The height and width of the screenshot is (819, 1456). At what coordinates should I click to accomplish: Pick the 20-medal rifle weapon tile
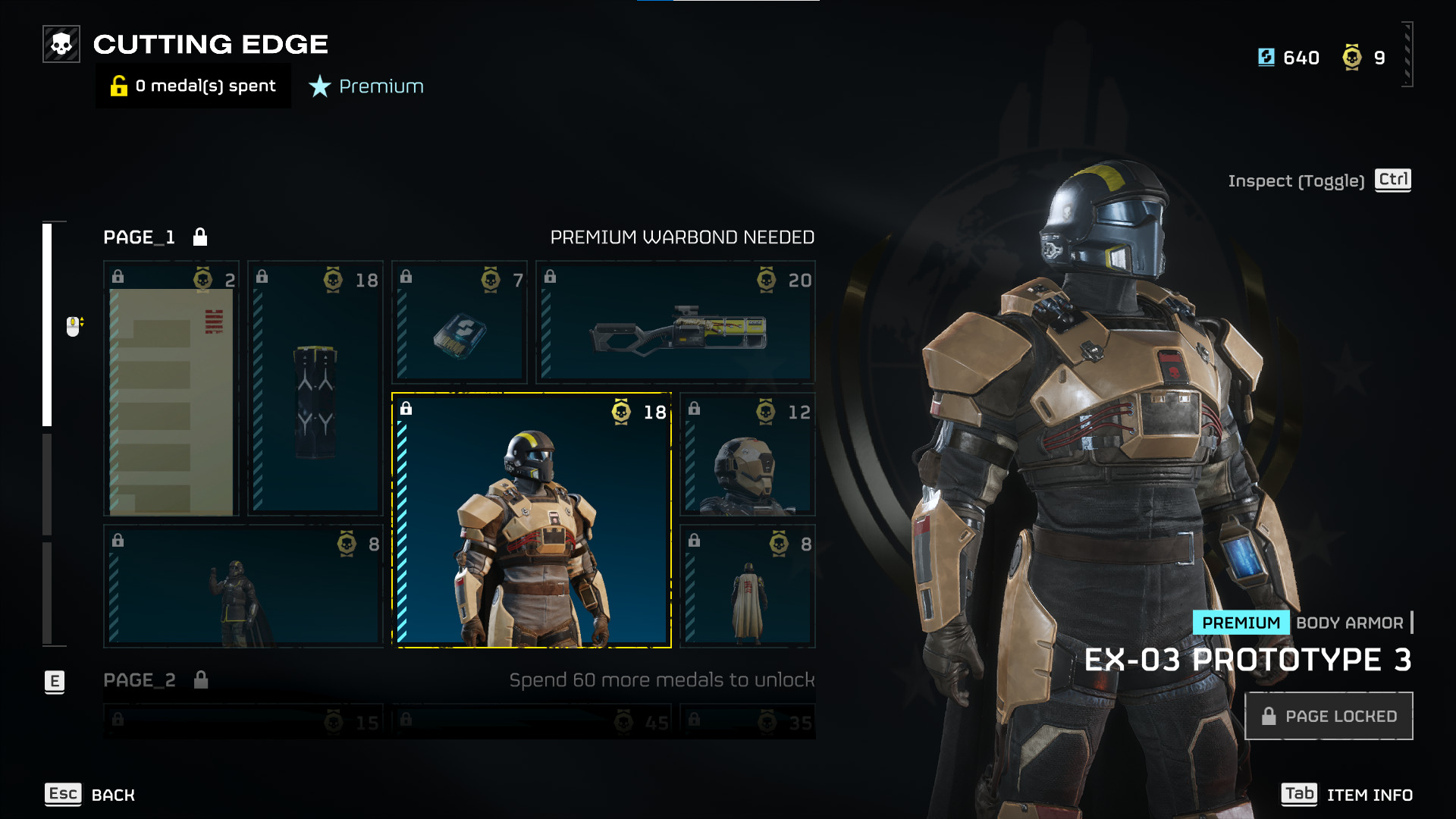[676, 323]
